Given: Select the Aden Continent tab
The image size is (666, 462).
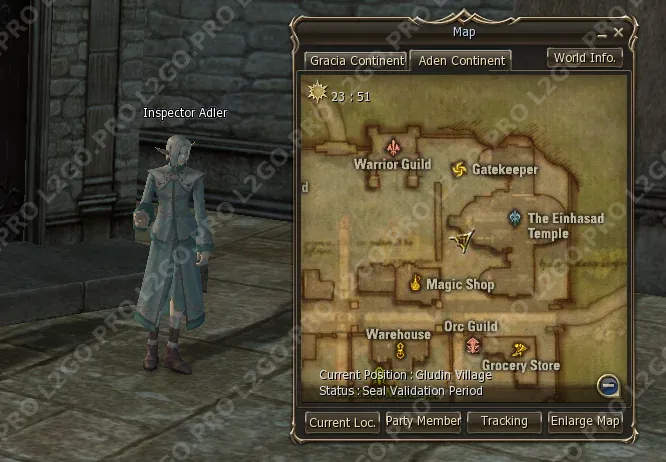Looking at the screenshot, I should pyautogui.click(x=461, y=60).
